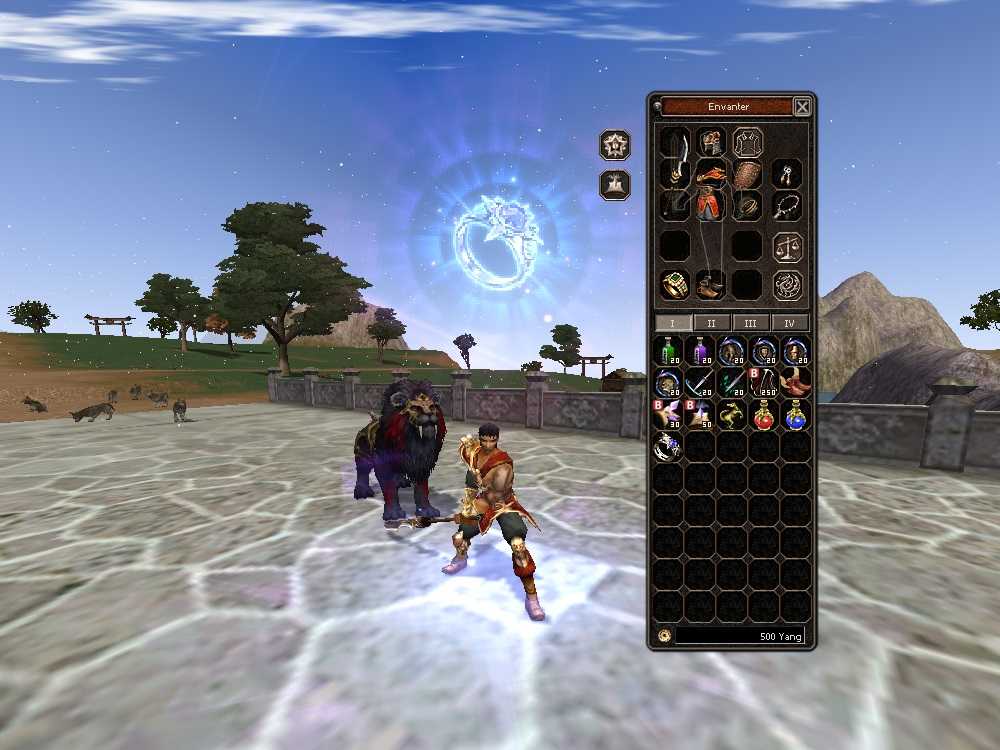Show inventory page IV
The image size is (1000, 750).
[790, 323]
